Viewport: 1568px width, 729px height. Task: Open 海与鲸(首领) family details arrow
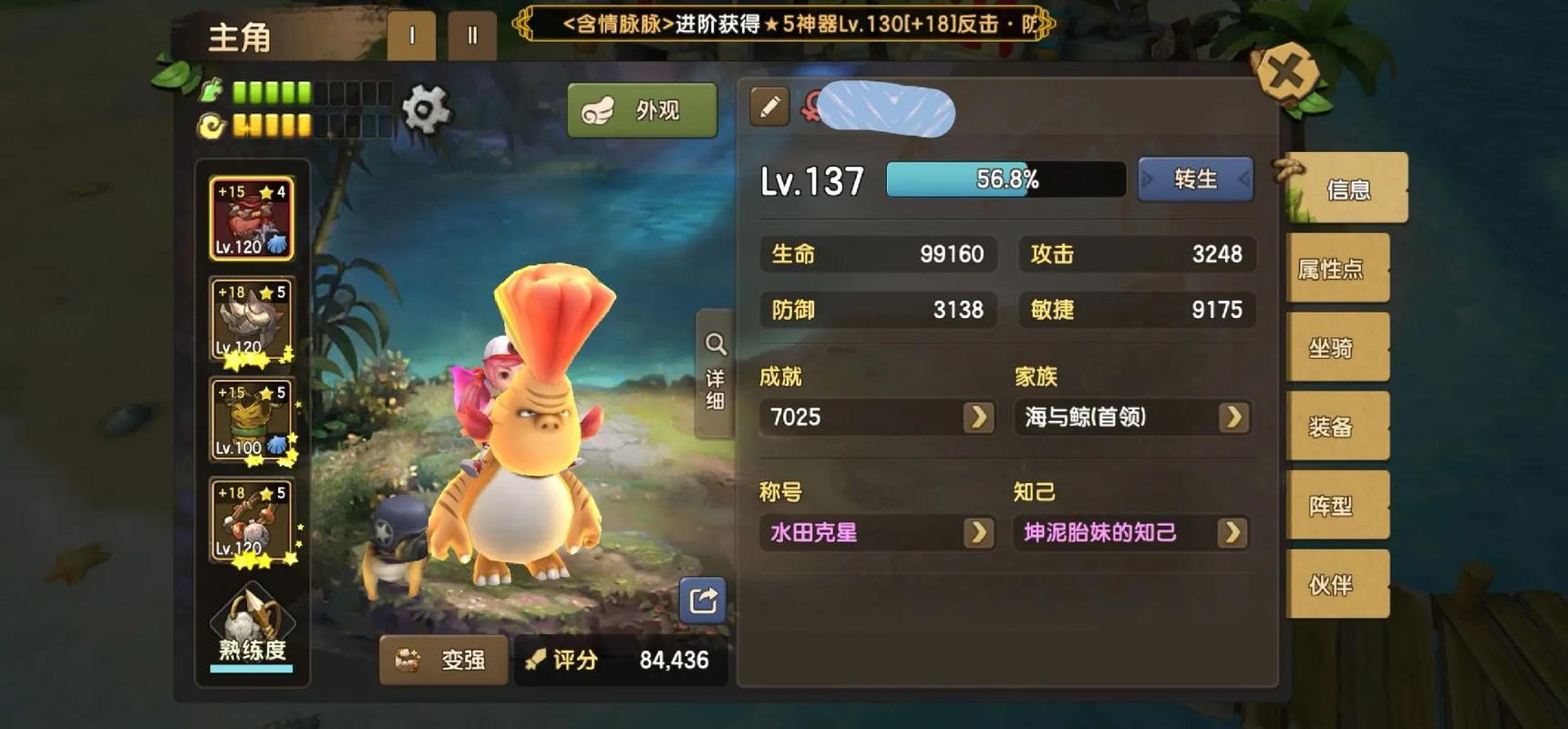(x=1233, y=417)
